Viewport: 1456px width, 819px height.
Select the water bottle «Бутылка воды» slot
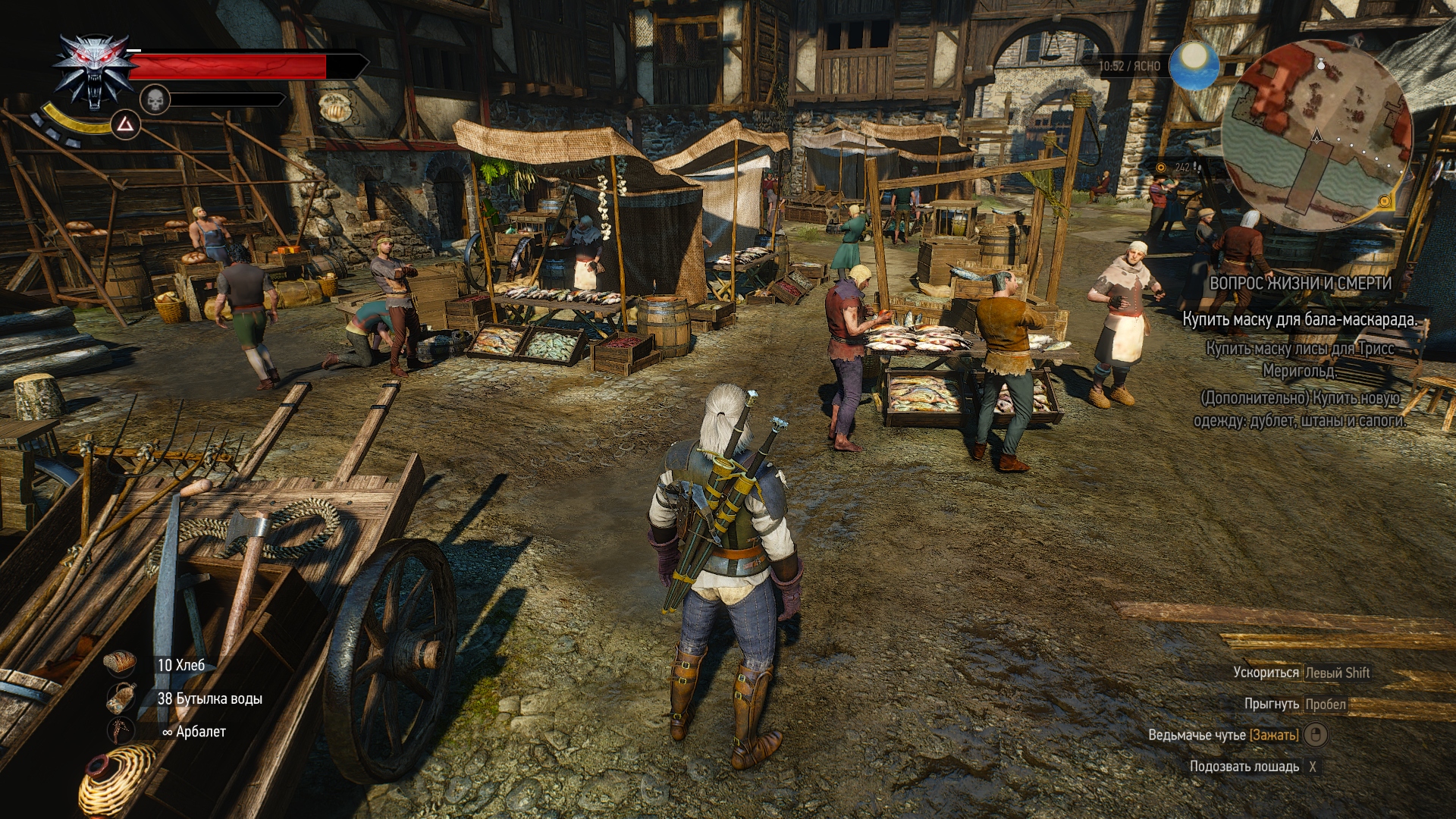tap(121, 698)
